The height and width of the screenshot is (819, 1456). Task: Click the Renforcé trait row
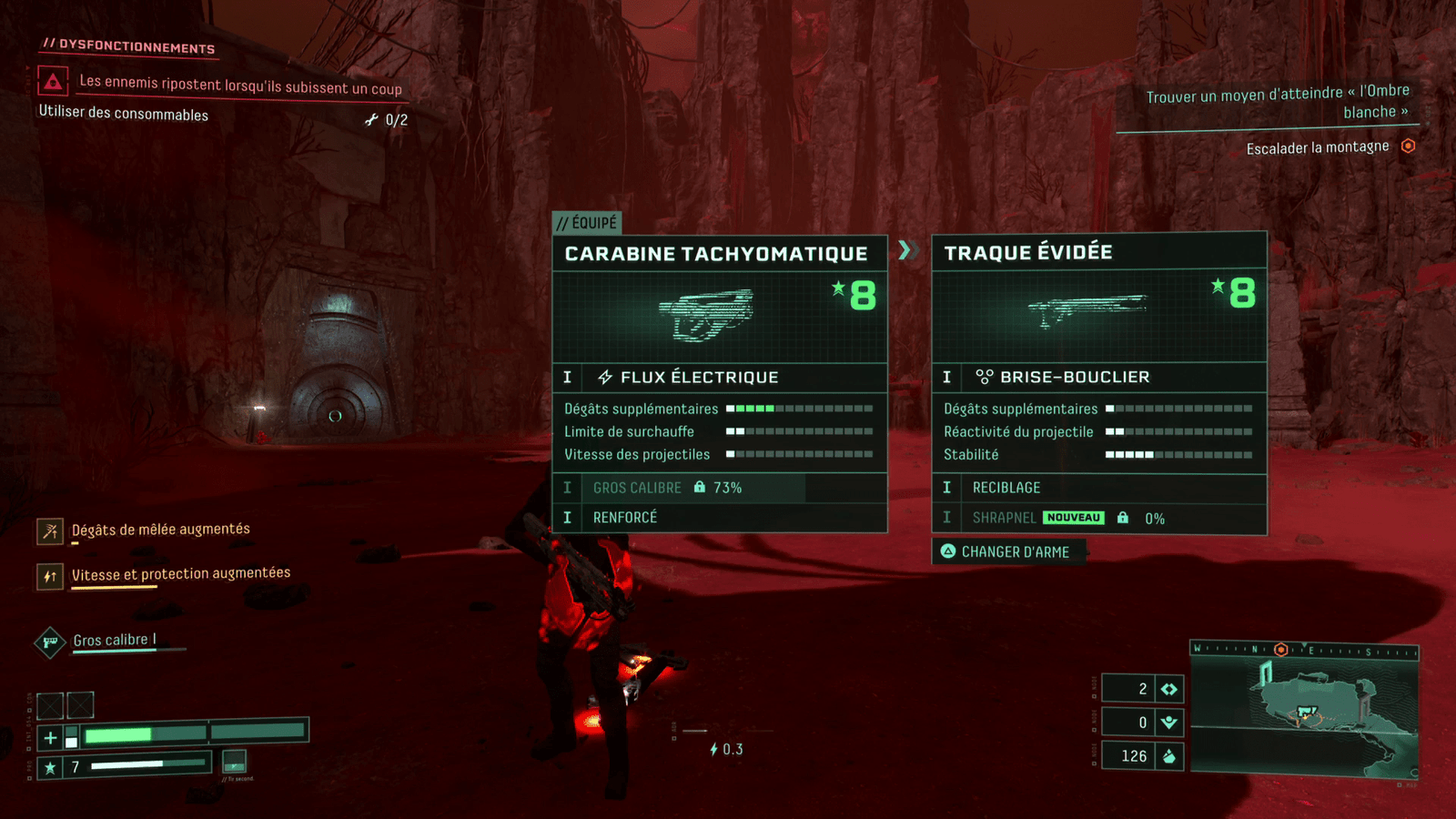tap(719, 518)
